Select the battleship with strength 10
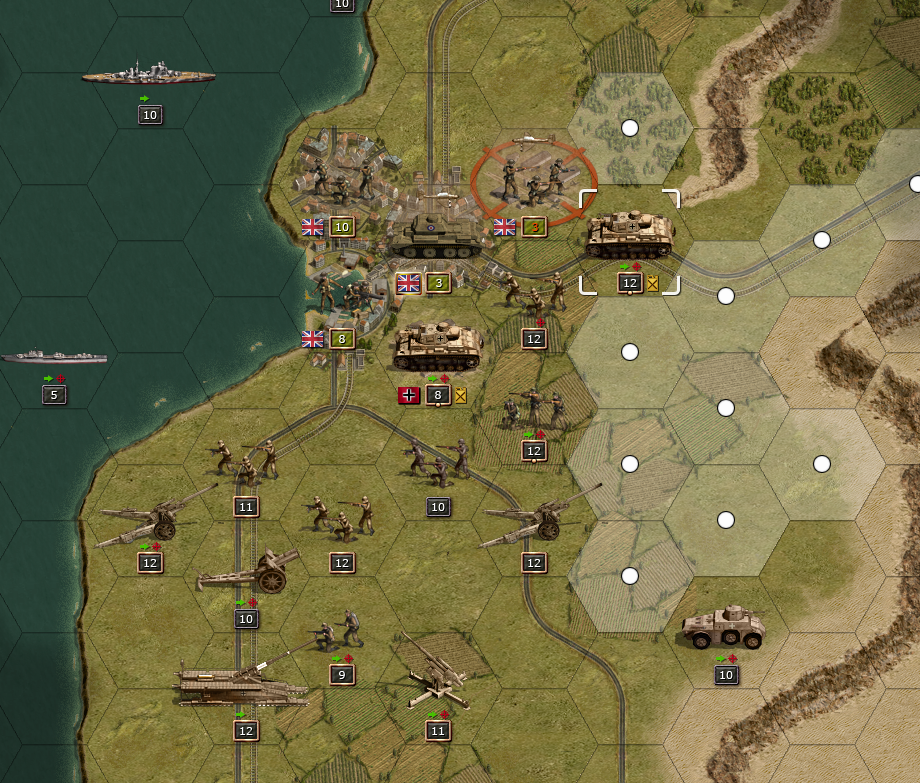The width and height of the screenshot is (920, 783). point(149,75)
